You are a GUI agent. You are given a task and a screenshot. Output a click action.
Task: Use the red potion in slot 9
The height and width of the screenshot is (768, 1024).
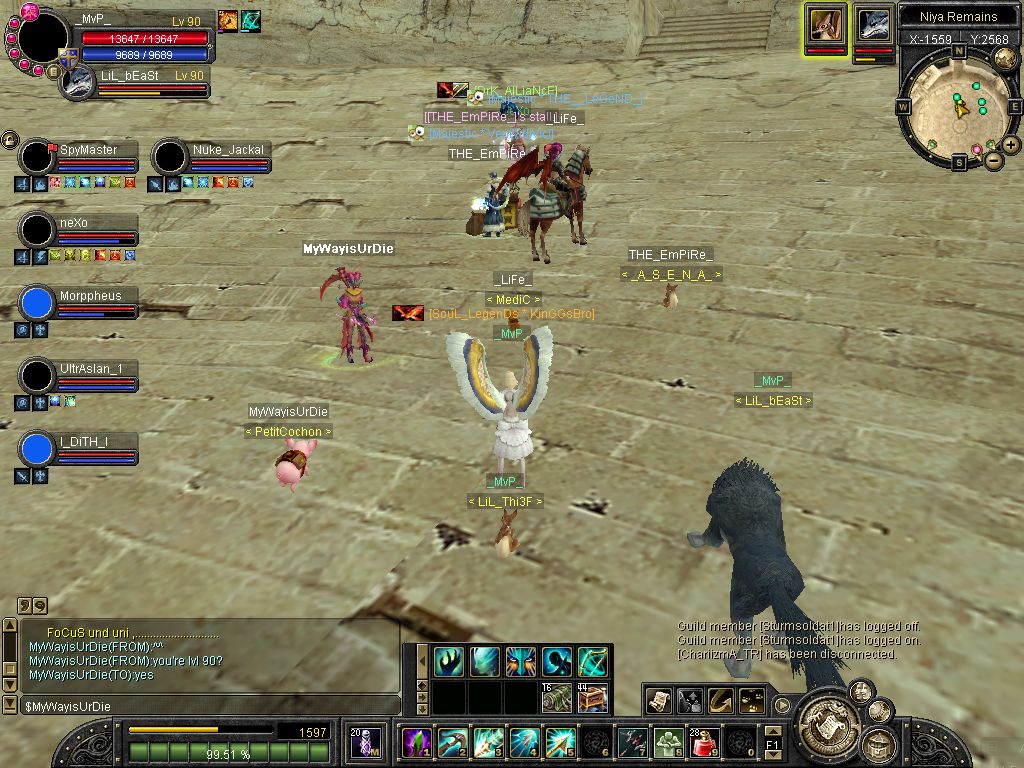(x=702, y=743)
